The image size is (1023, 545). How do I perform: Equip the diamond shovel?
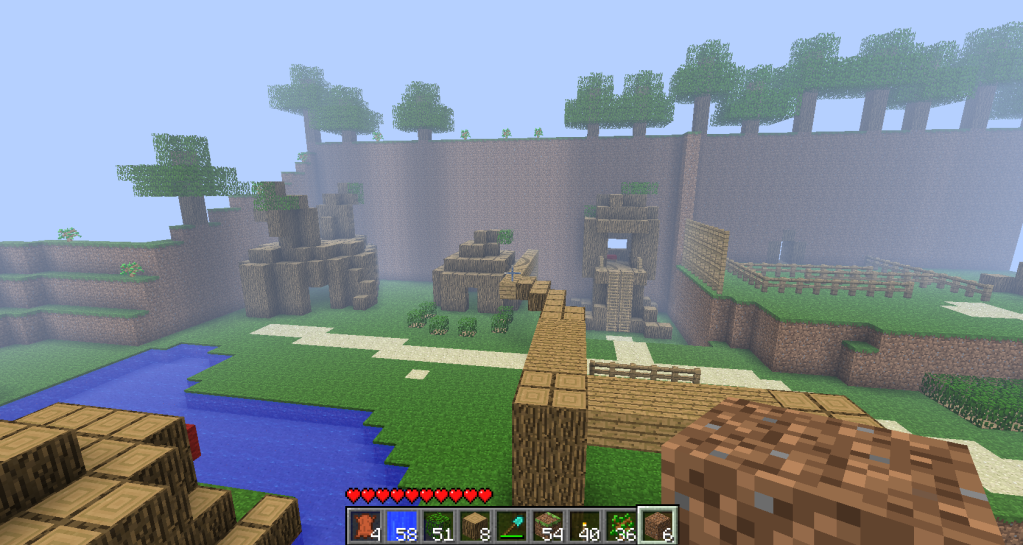pos(513,524)
